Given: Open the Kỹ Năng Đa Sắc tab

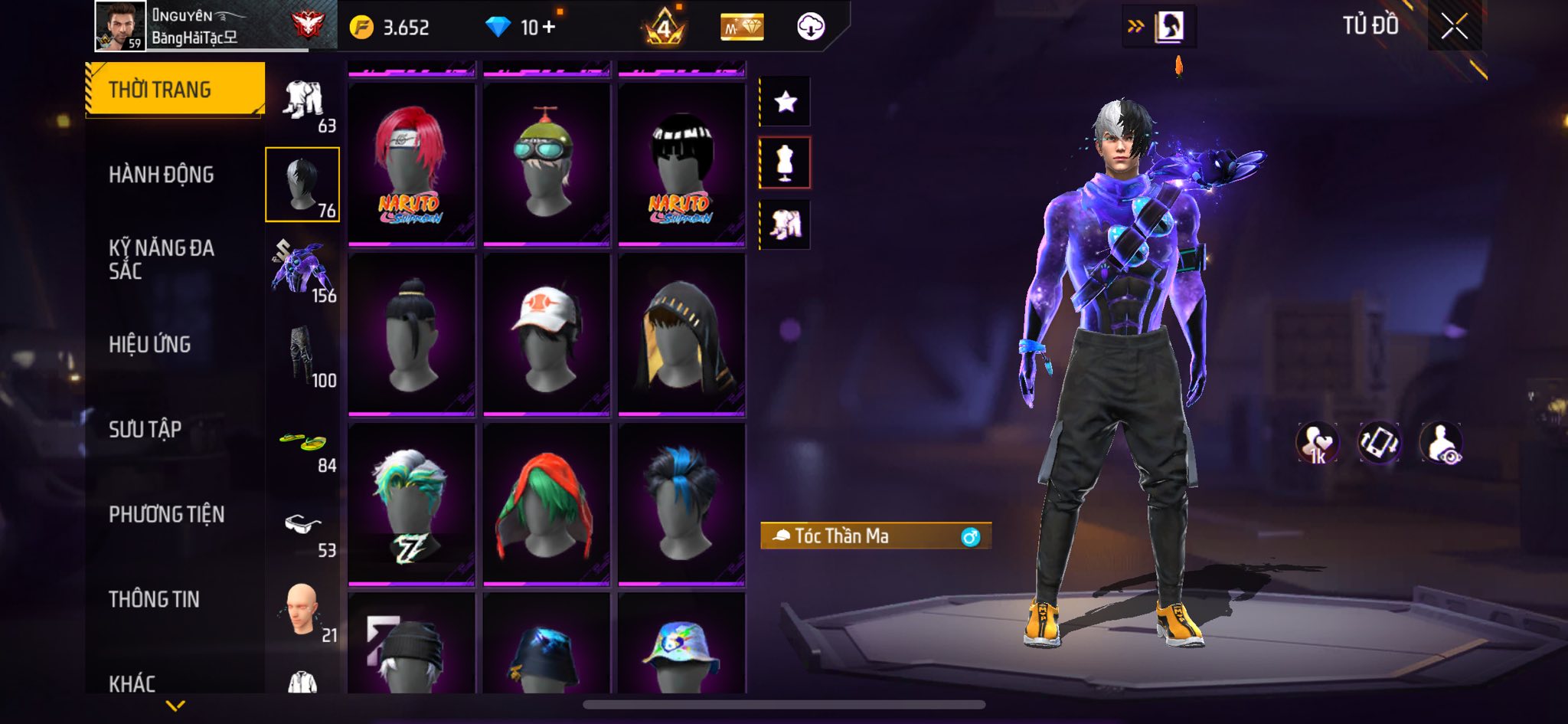Looking at the screenshot, I should [x=162, y=259].
